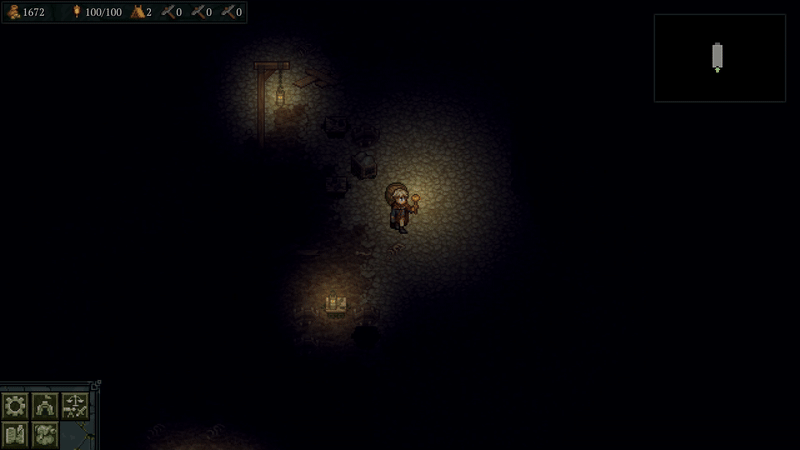Open the scales and swords menu
The width and height of the screenshot is (800, 450).
point(75,405)
